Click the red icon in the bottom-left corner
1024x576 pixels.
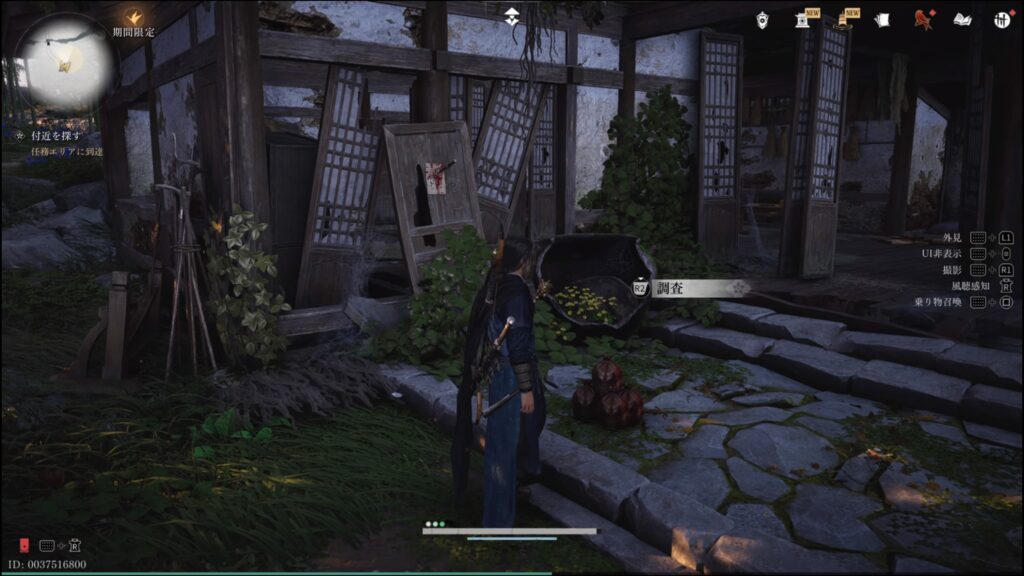(x=23, y=546)
